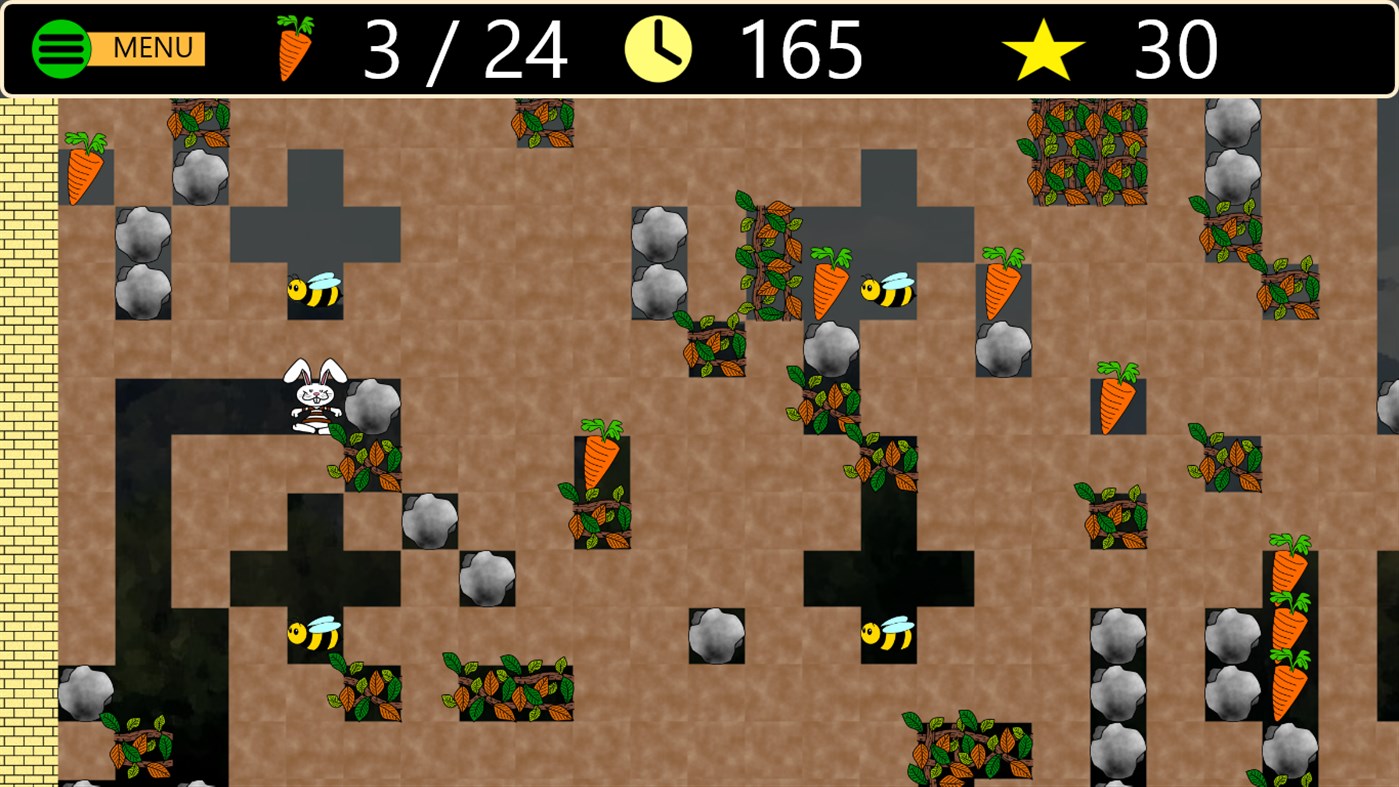Select the rabbit character
Image resolution: width=1399 pixels, height=787 pixels.
pyautogui.click(x=313, y=395)
